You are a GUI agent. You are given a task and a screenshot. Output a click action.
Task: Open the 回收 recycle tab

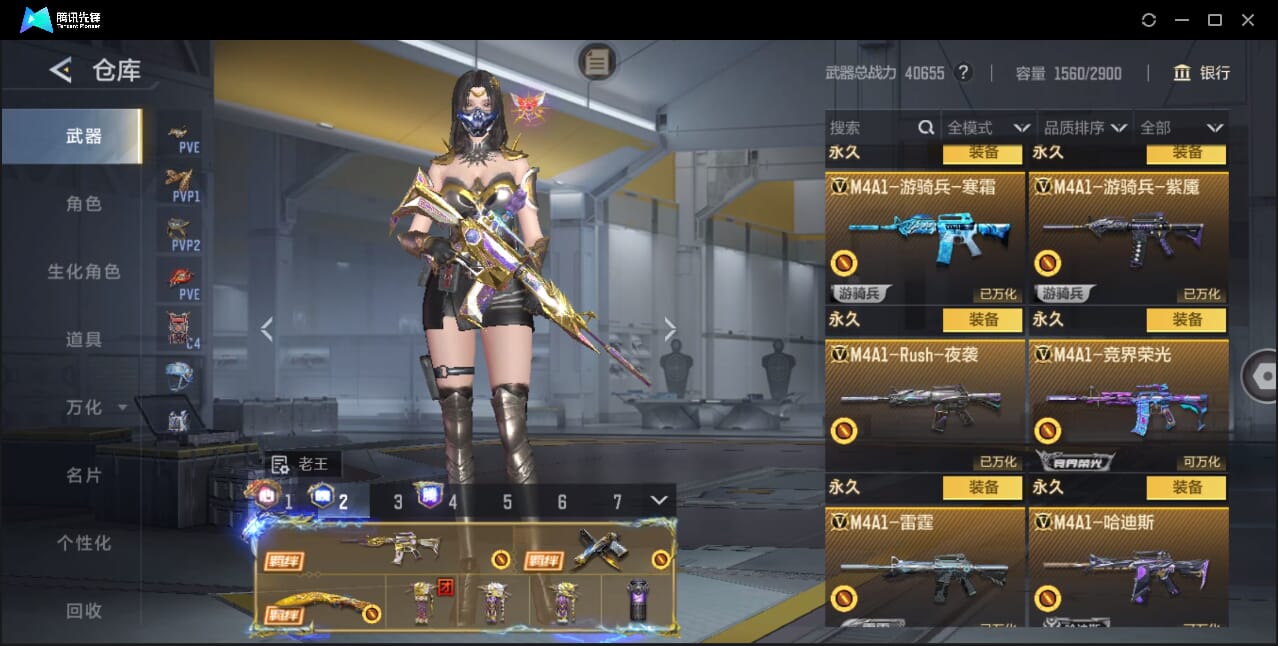click(x=84, y=610)
